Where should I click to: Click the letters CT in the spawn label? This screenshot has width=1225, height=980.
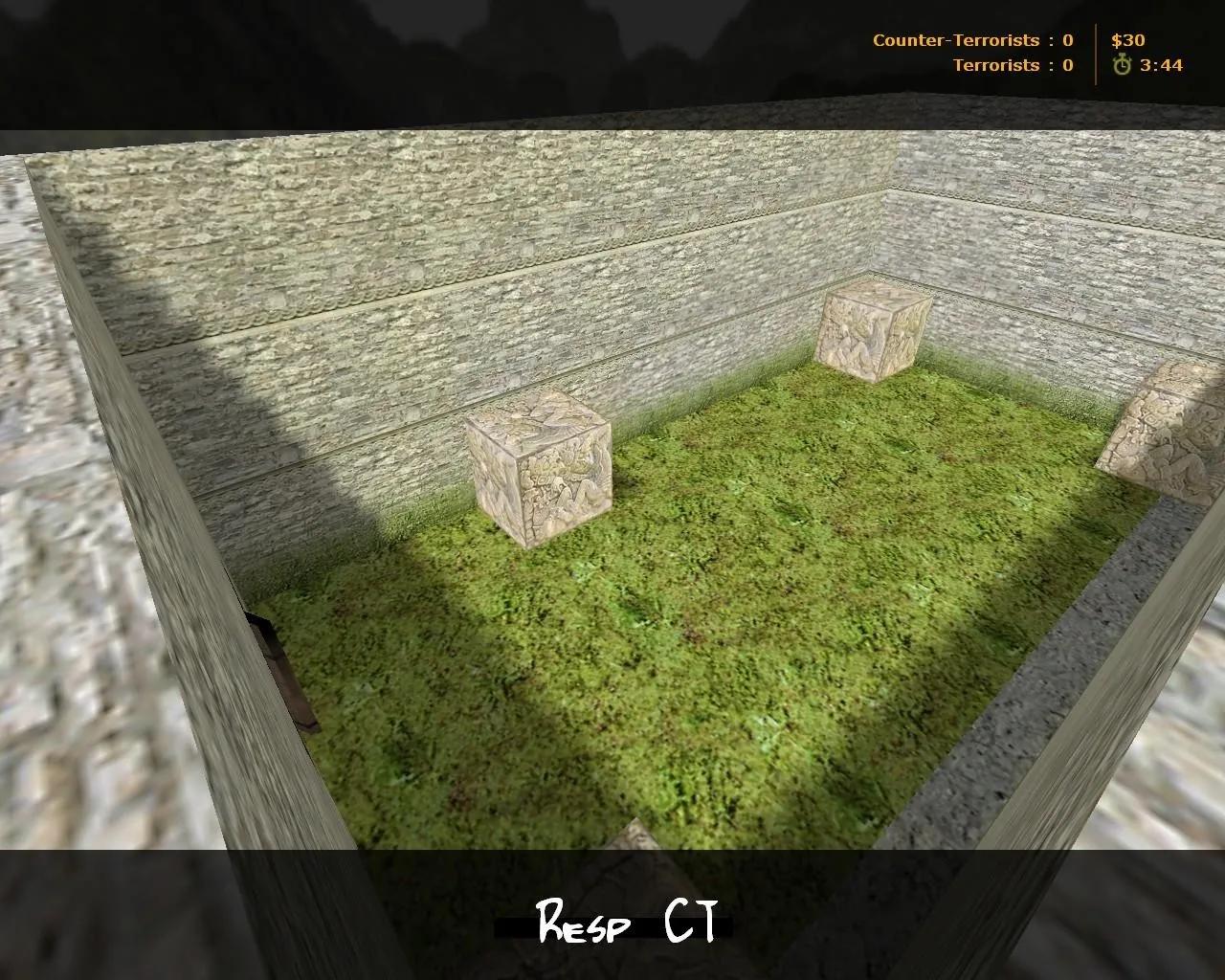[694, 922]
